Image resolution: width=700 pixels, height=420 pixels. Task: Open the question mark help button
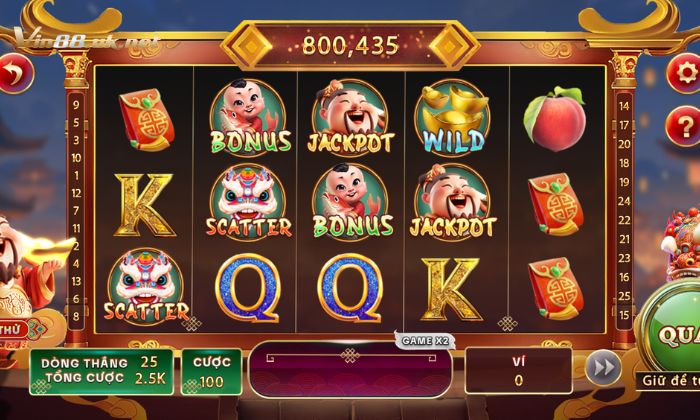pos(685,125)
